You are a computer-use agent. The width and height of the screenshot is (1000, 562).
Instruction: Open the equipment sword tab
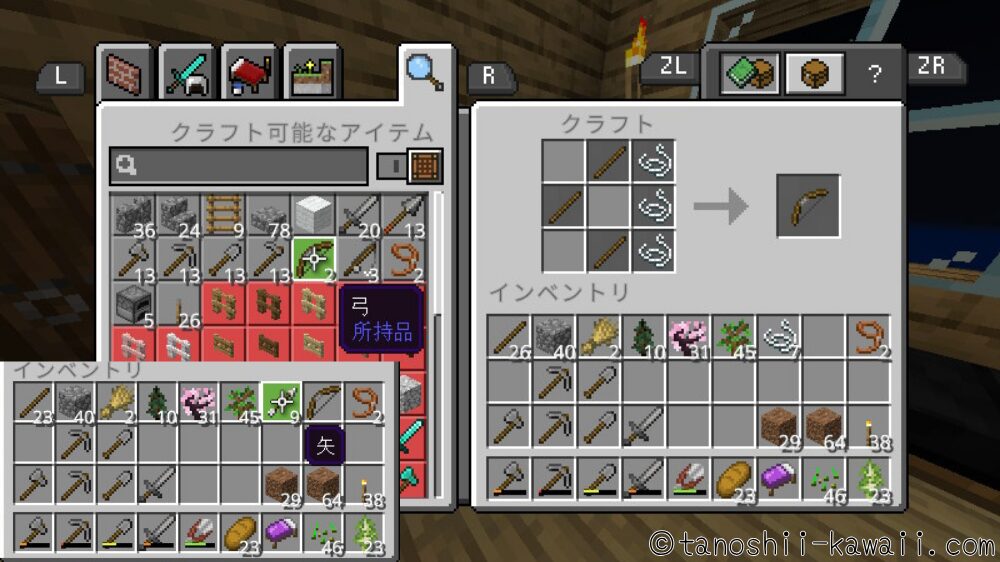(x=188, y=73)
